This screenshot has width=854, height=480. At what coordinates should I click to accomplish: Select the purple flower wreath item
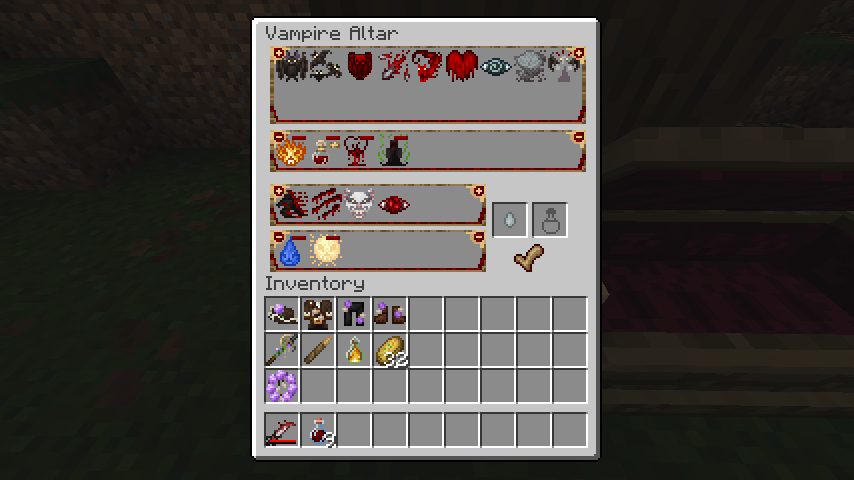pos(283,386)
